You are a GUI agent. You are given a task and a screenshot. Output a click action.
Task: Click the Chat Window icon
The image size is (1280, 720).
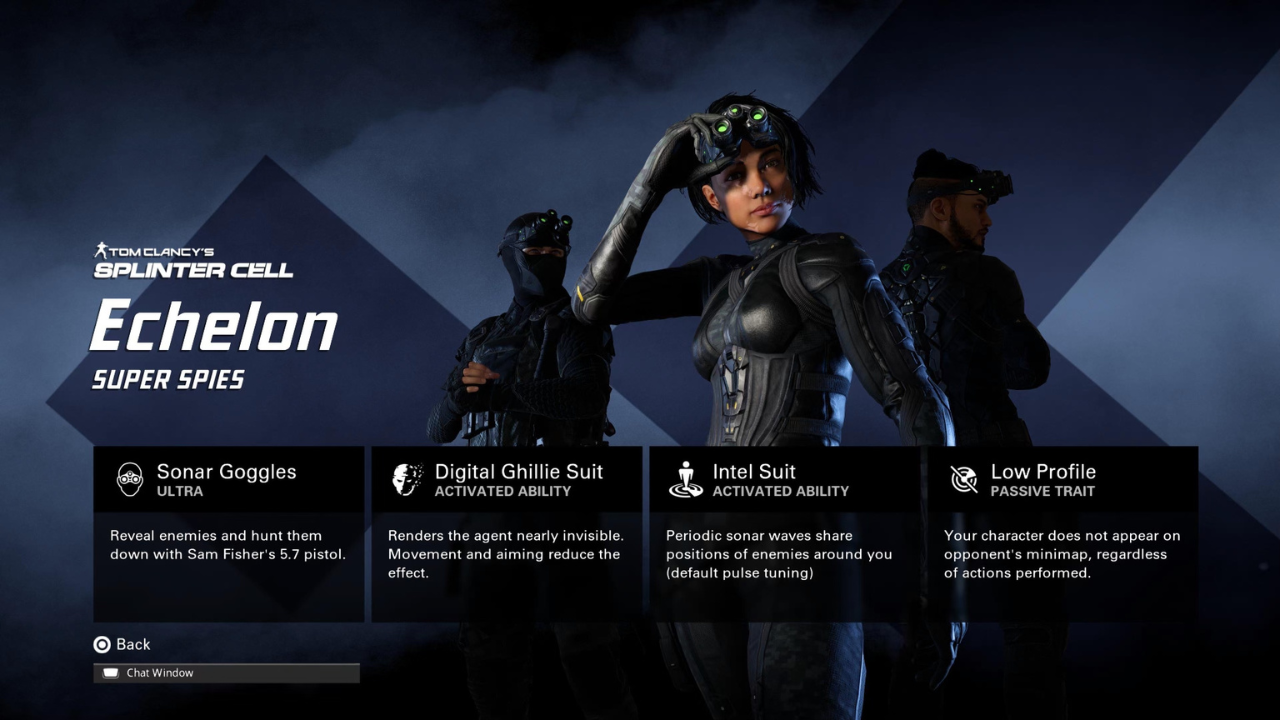[110, 672]
